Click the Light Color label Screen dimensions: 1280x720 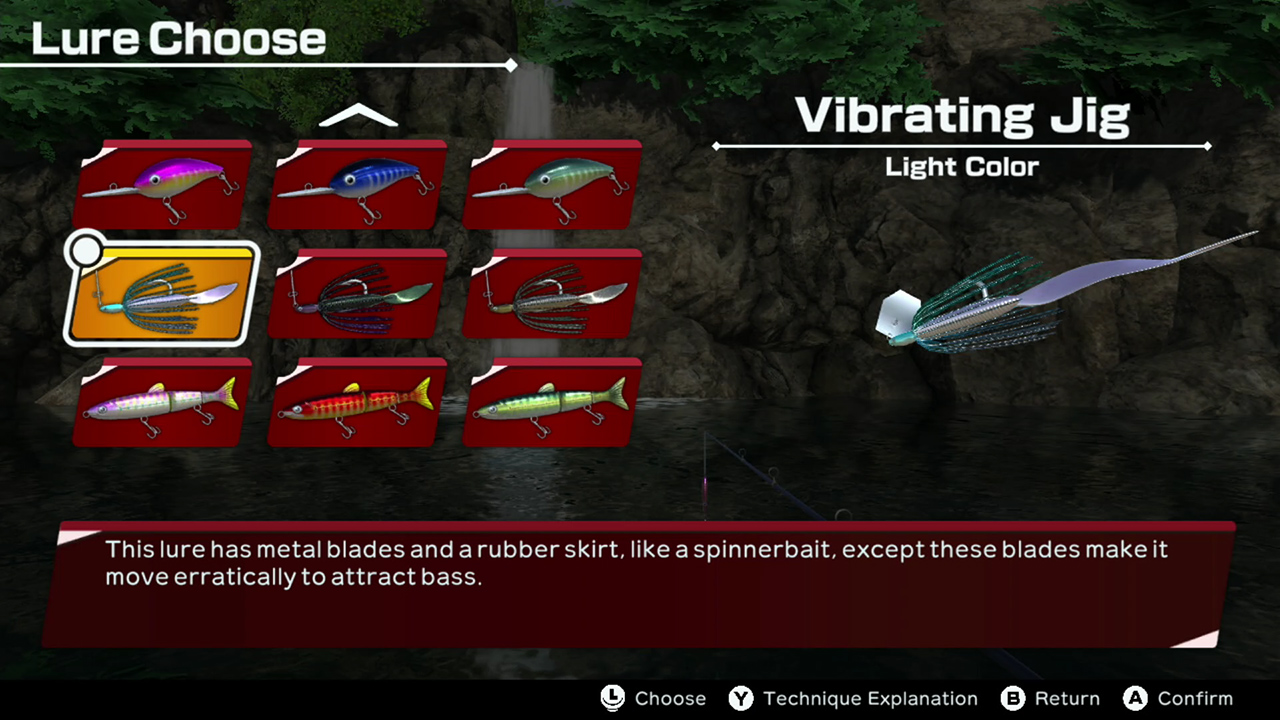point(961,167)
